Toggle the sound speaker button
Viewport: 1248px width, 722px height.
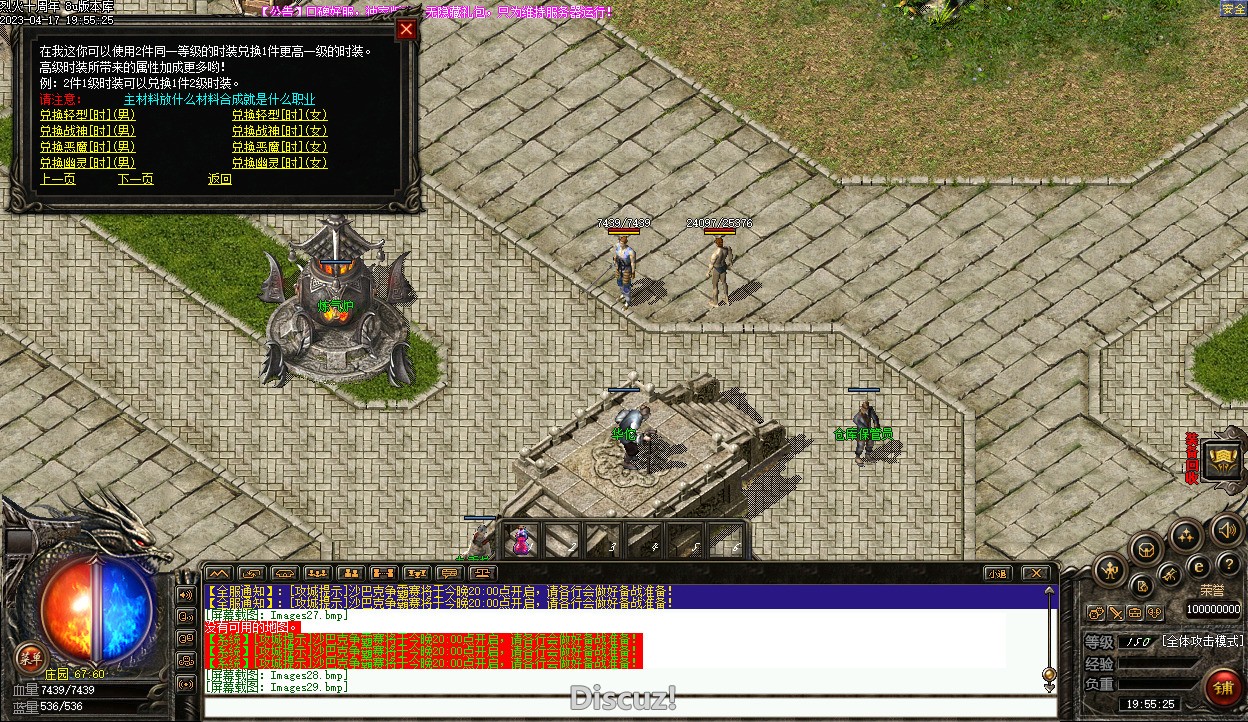click(x=1226, y=529)
